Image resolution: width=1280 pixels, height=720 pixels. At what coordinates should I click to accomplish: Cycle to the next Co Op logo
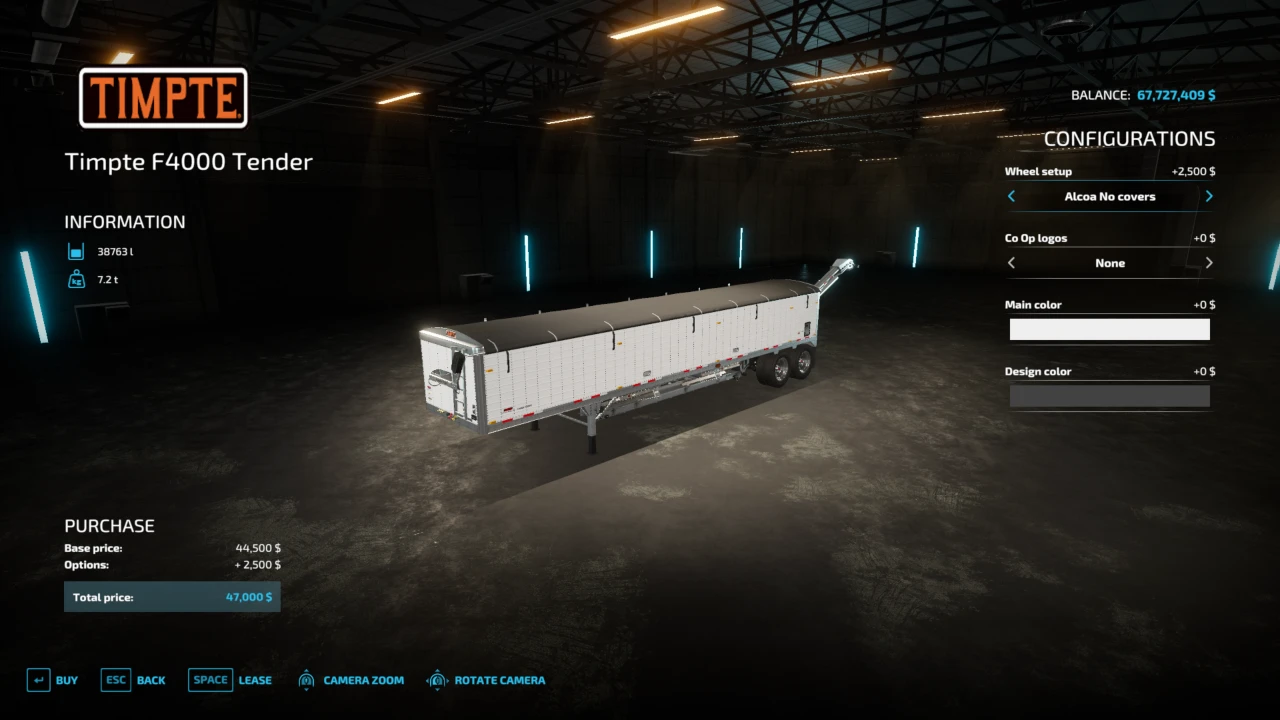pos(1209,262)
